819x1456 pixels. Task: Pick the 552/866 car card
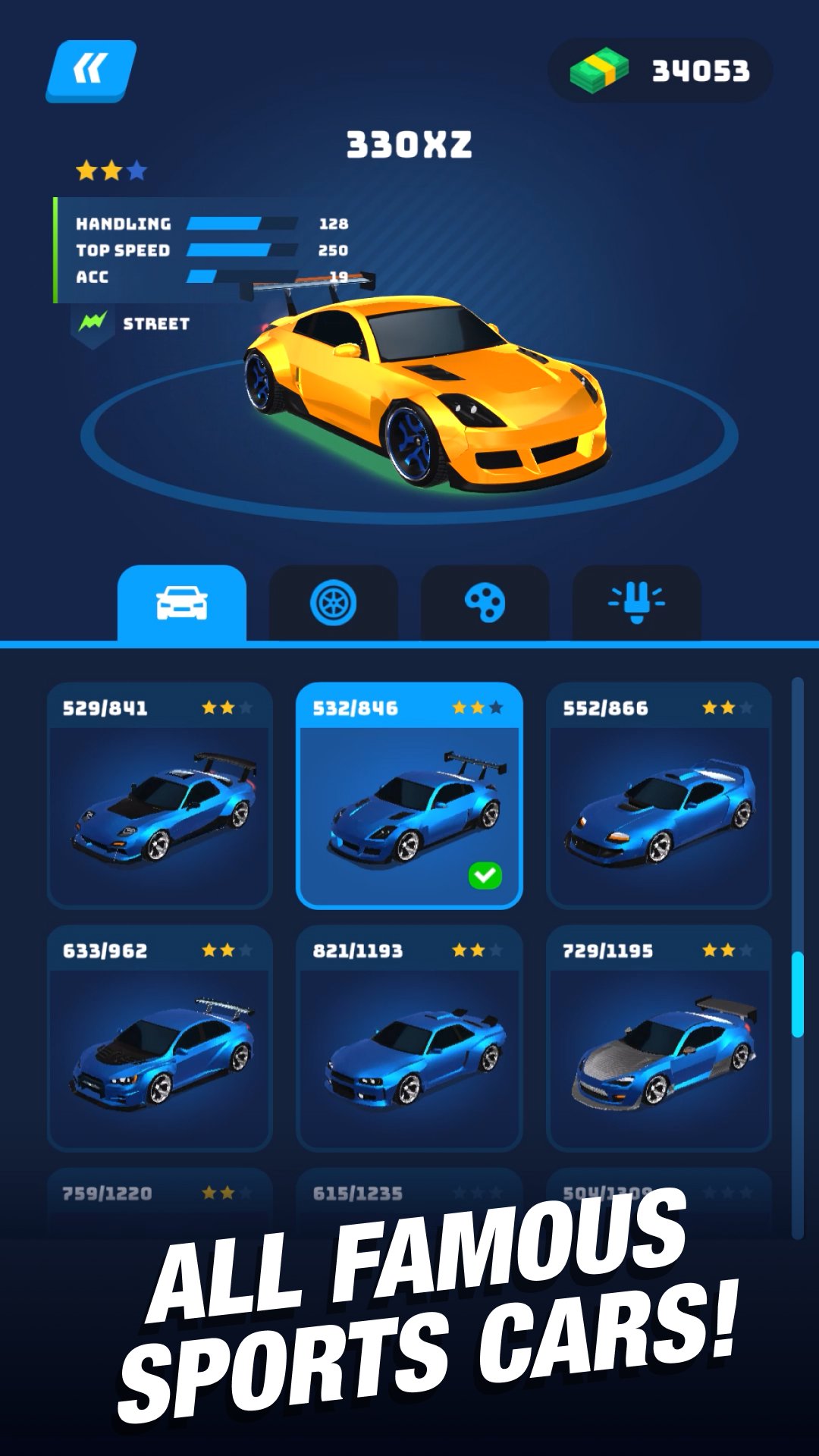(x=659, y=796)
